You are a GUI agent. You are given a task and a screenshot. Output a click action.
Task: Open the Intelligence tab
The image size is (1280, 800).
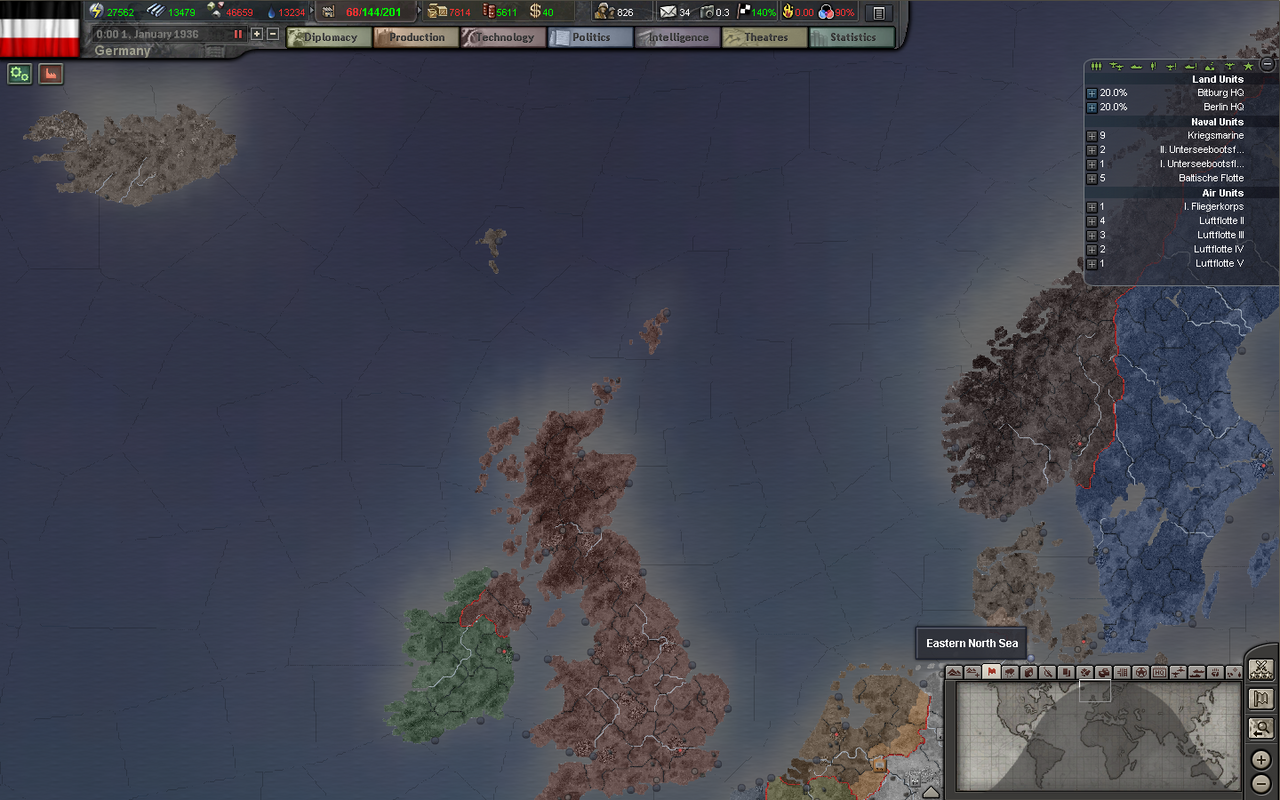(x=677, y=38)
